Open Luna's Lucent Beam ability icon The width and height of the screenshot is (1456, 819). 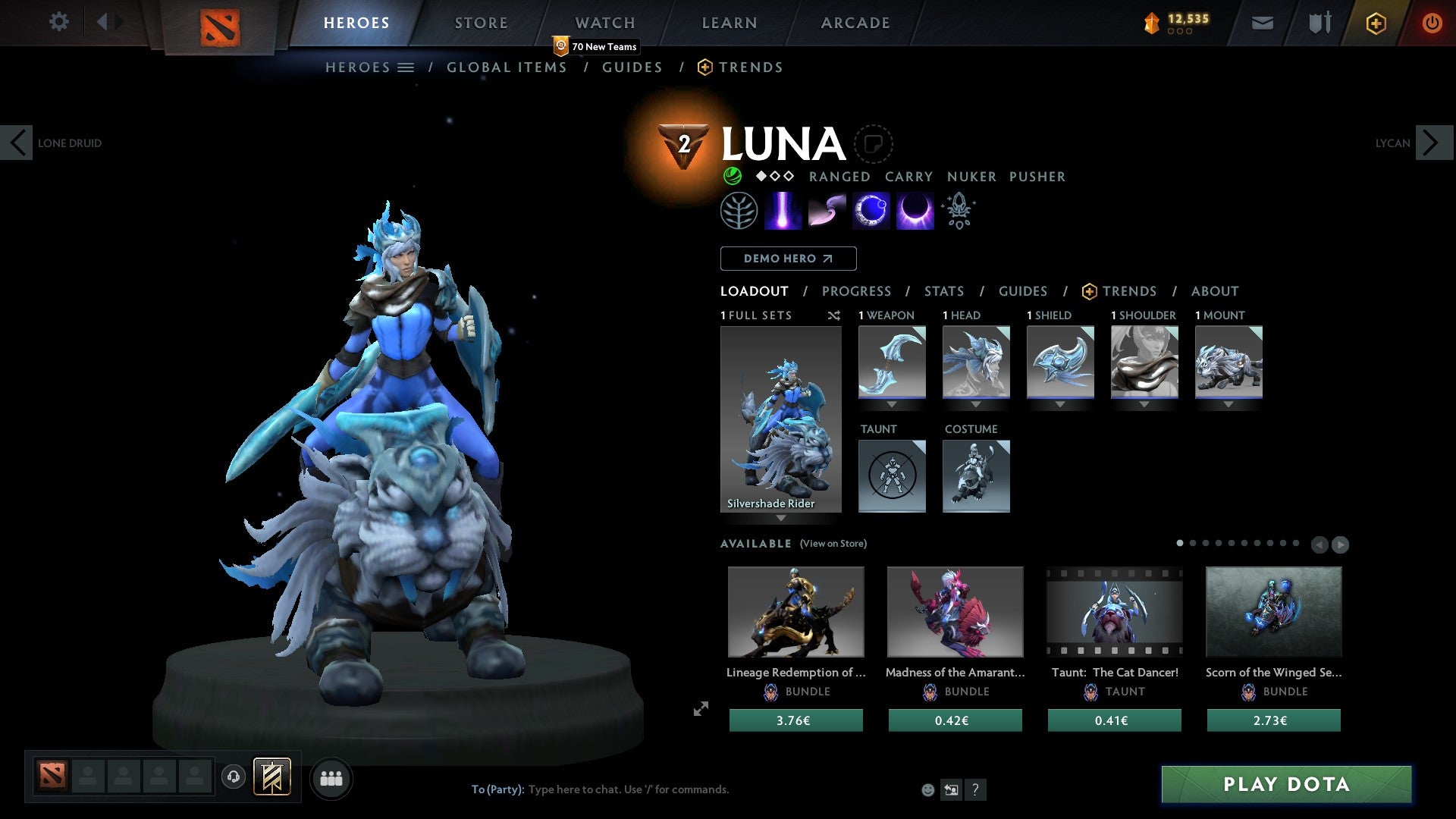(x=784, y=210)
